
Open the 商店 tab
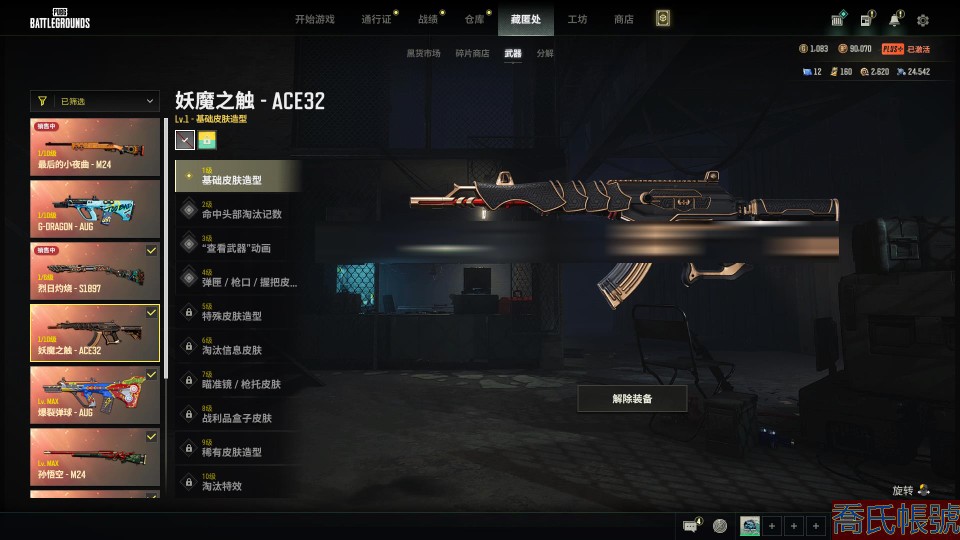point(623,19)
